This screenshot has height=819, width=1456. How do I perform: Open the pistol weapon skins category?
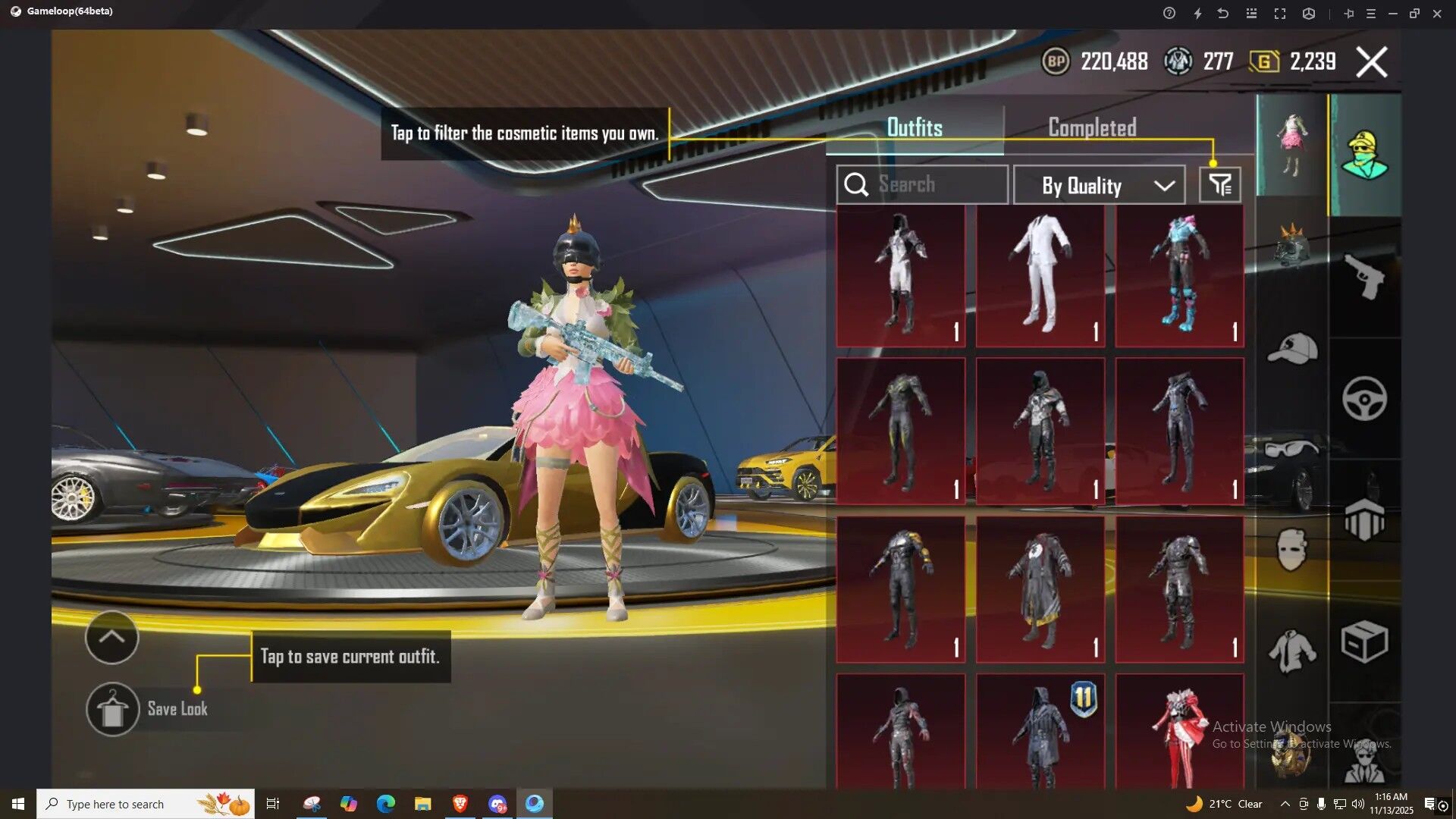[1364, 276]
